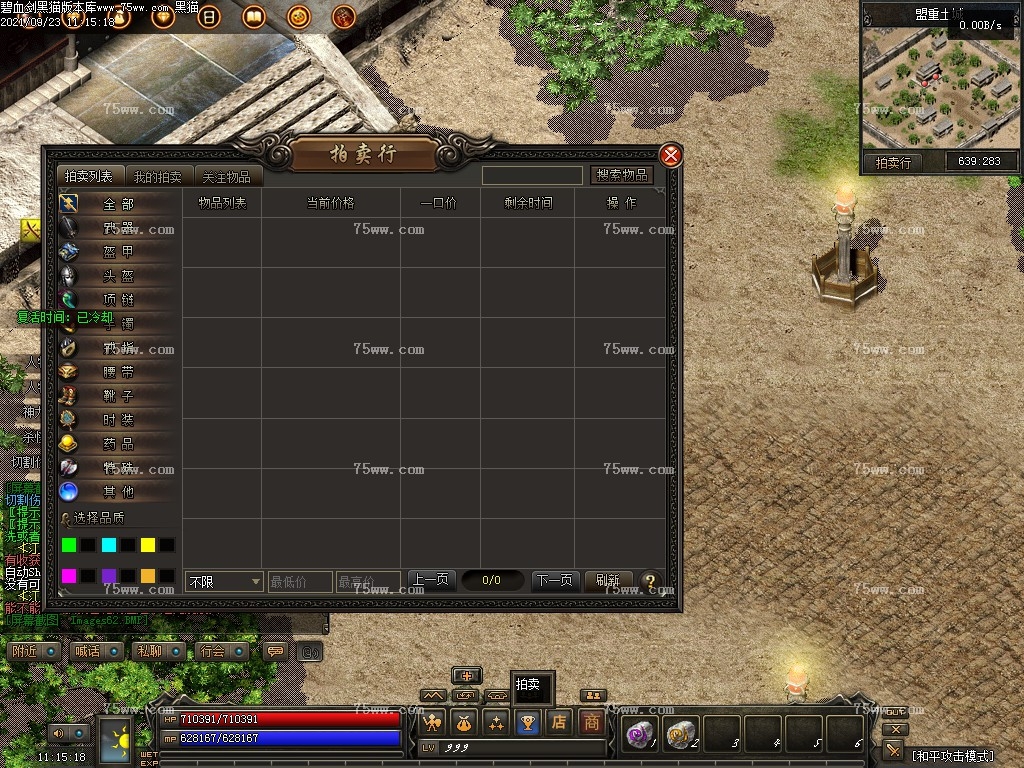Open the 不限 filter dropdown
The image size is (1024, 768).
click(224, 581)
